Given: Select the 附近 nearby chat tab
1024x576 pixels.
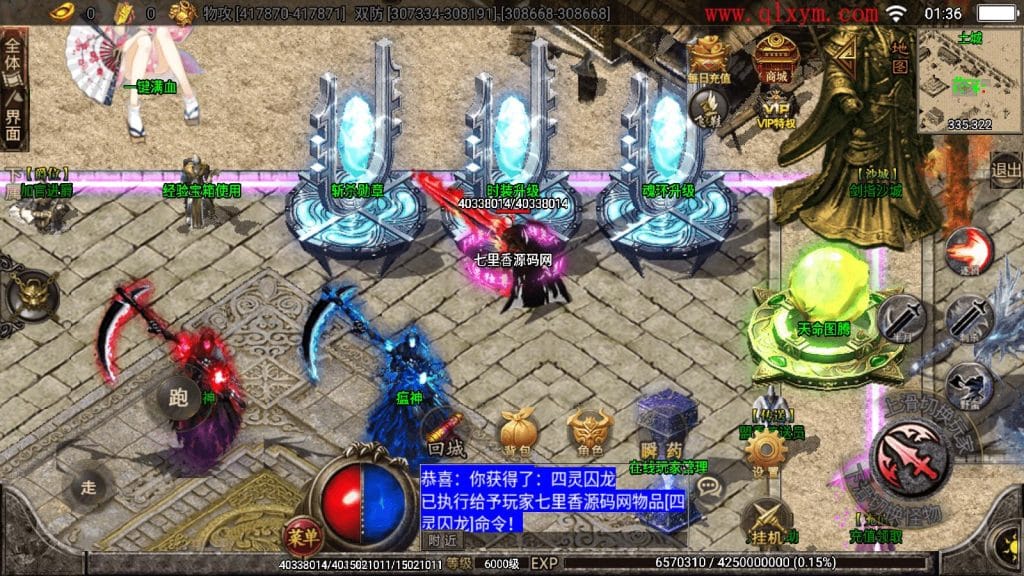Looking at the screenshot, I should point(442,540).
